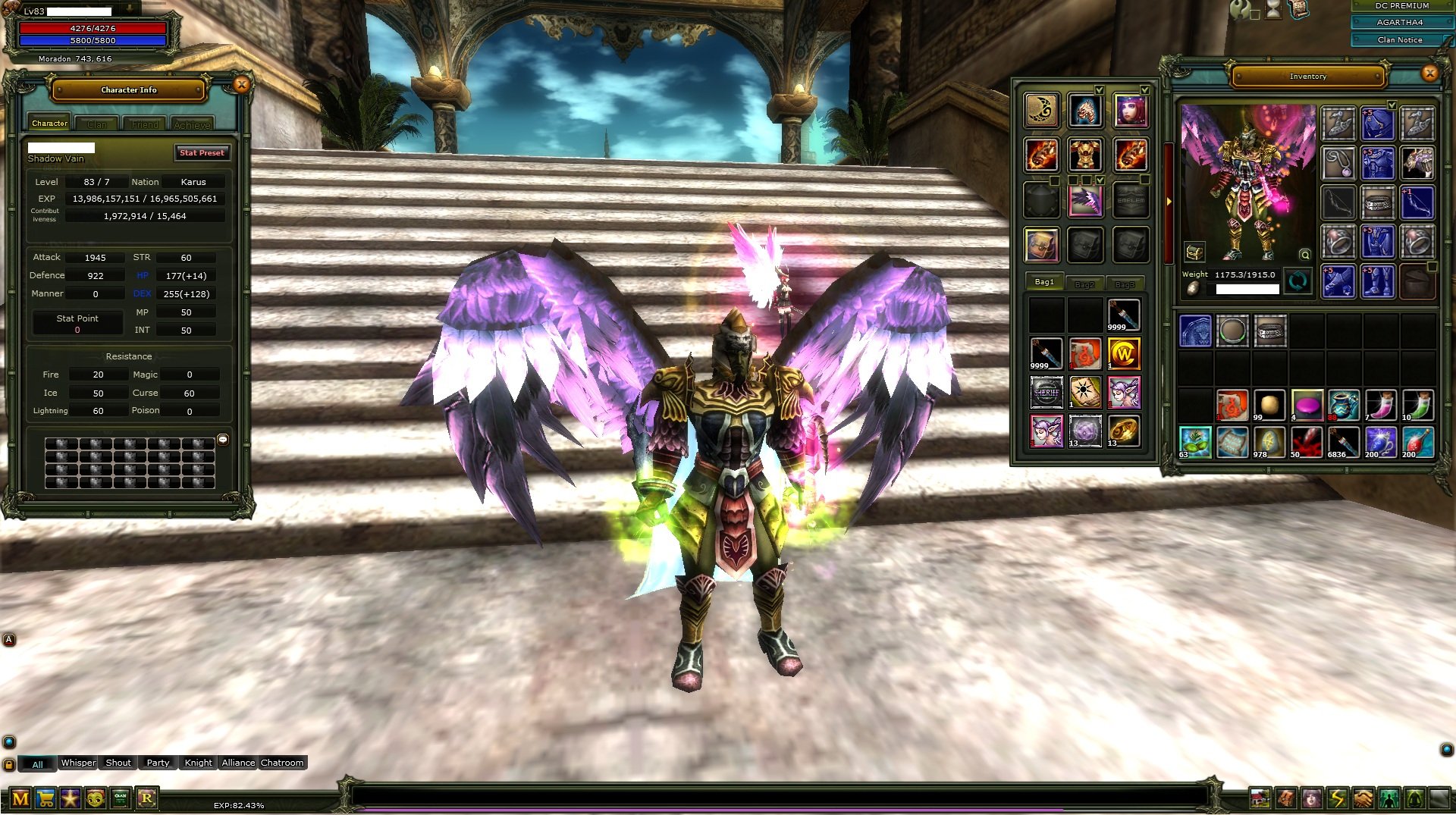Close the Inventory window
This screenshot has width=1456, height=815.
click(1429, 74)
